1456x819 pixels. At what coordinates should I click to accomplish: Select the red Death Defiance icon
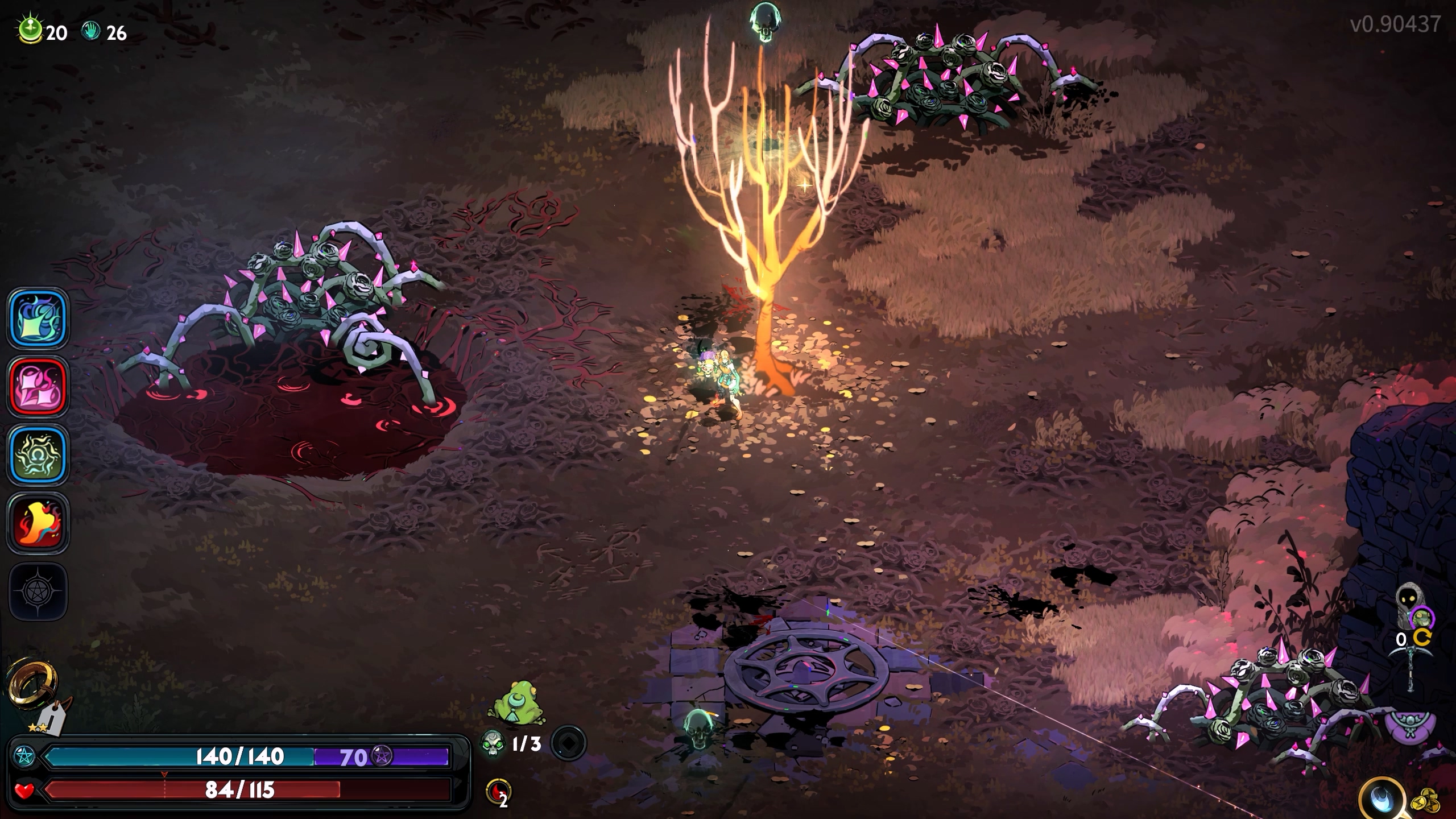[x=498, y=792]
